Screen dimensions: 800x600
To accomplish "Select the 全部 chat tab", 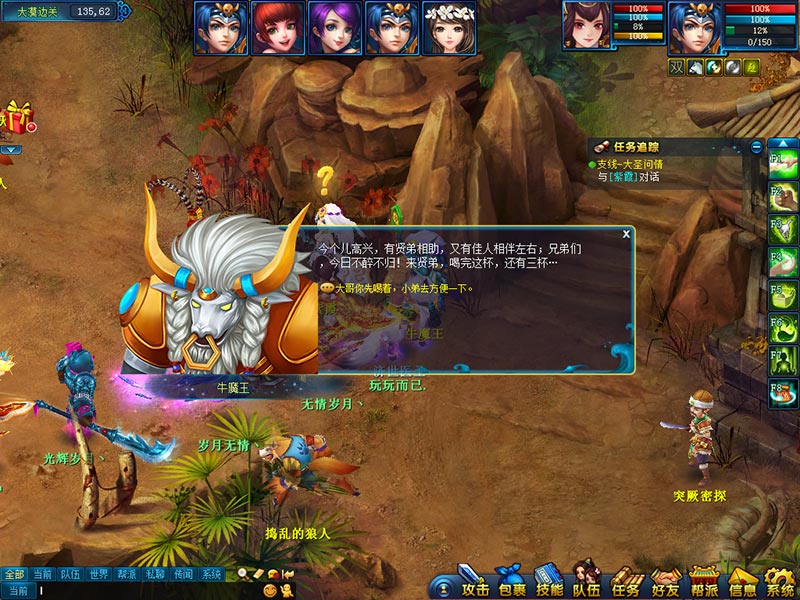I will (14, 574).
